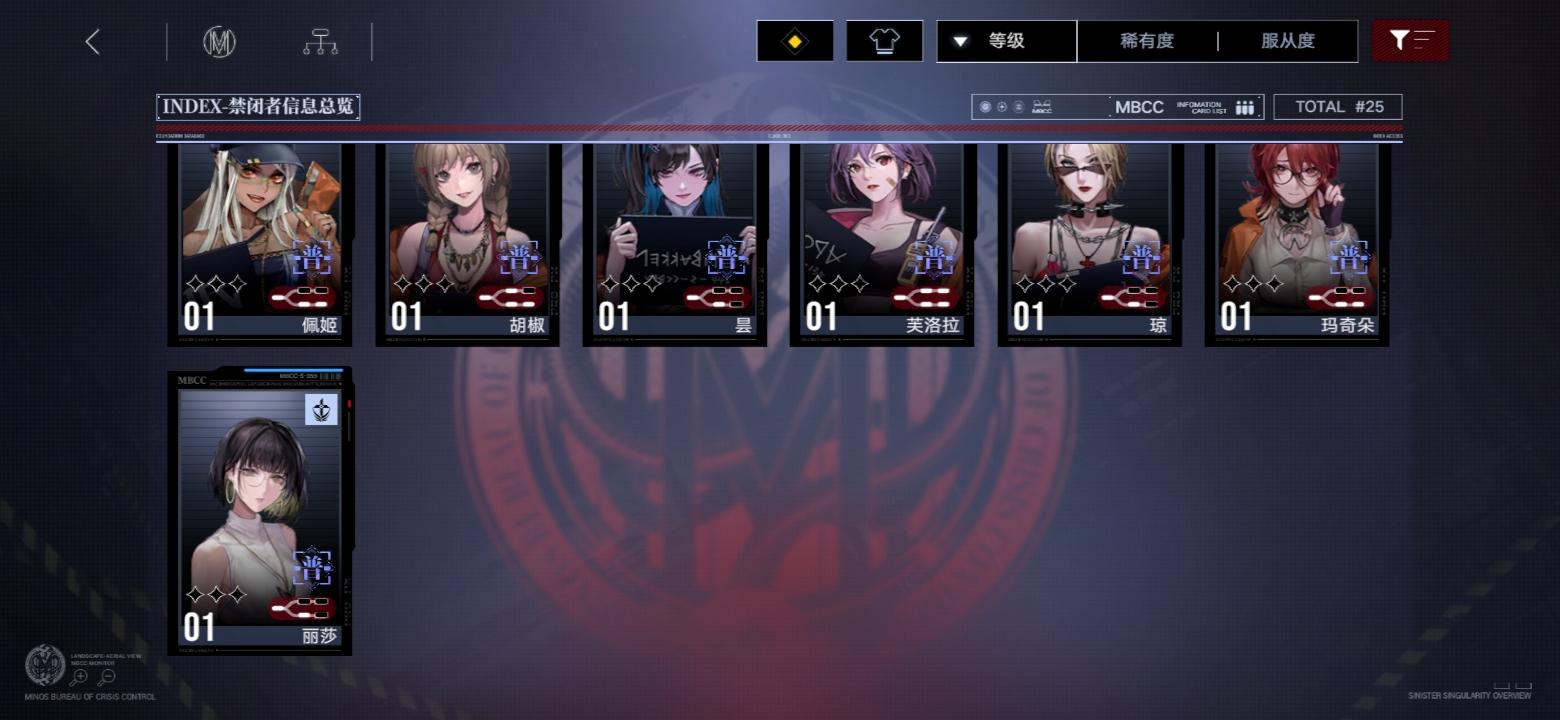Expand the downward triangle next to 等级
The height and width of the screenshot is (720, 1560).
pos(961,41)
